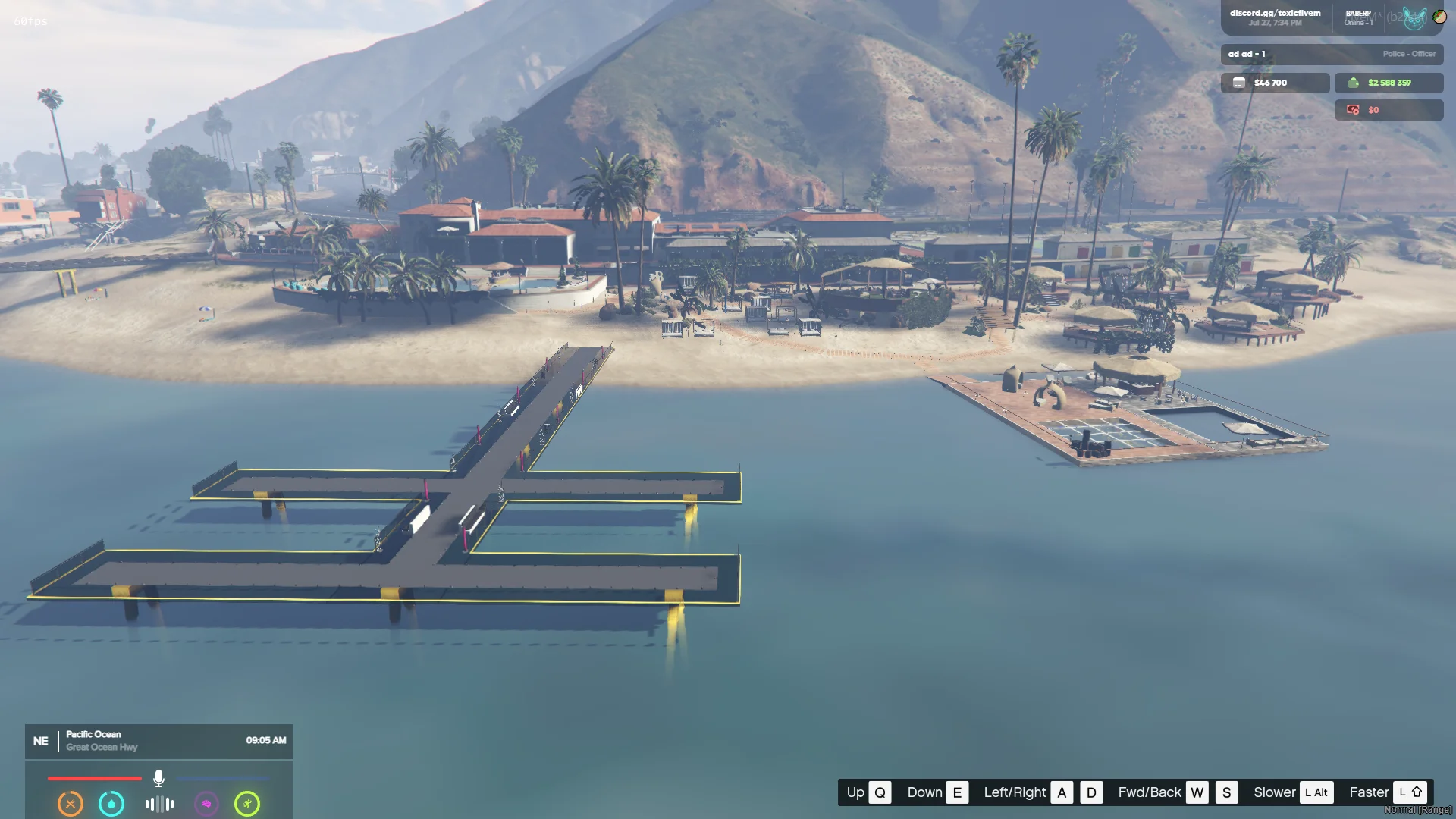Click the orange hunger status icon

pos(71,804)
